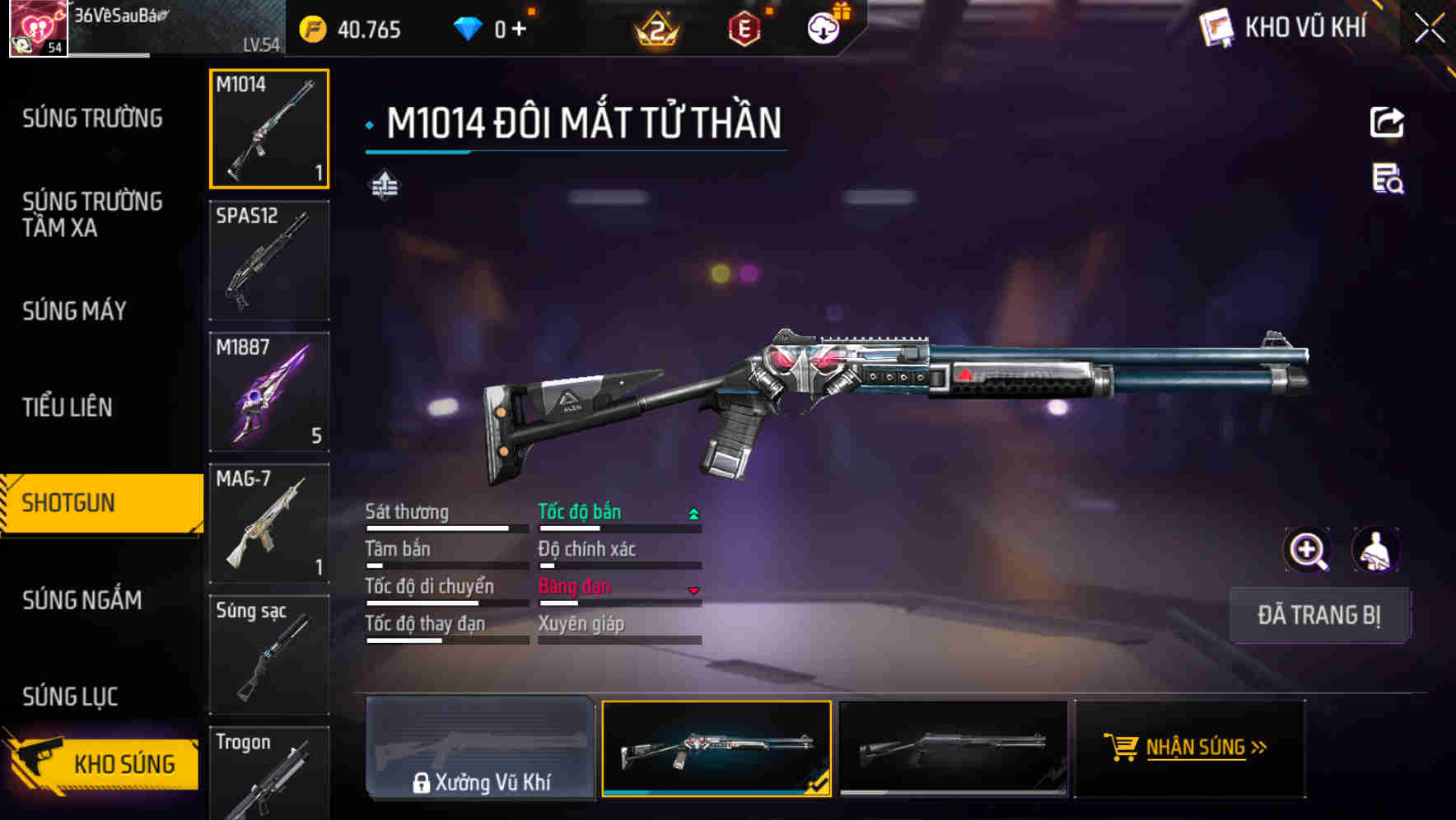Pick the M1887 purple skin slot

pos(269,392)
